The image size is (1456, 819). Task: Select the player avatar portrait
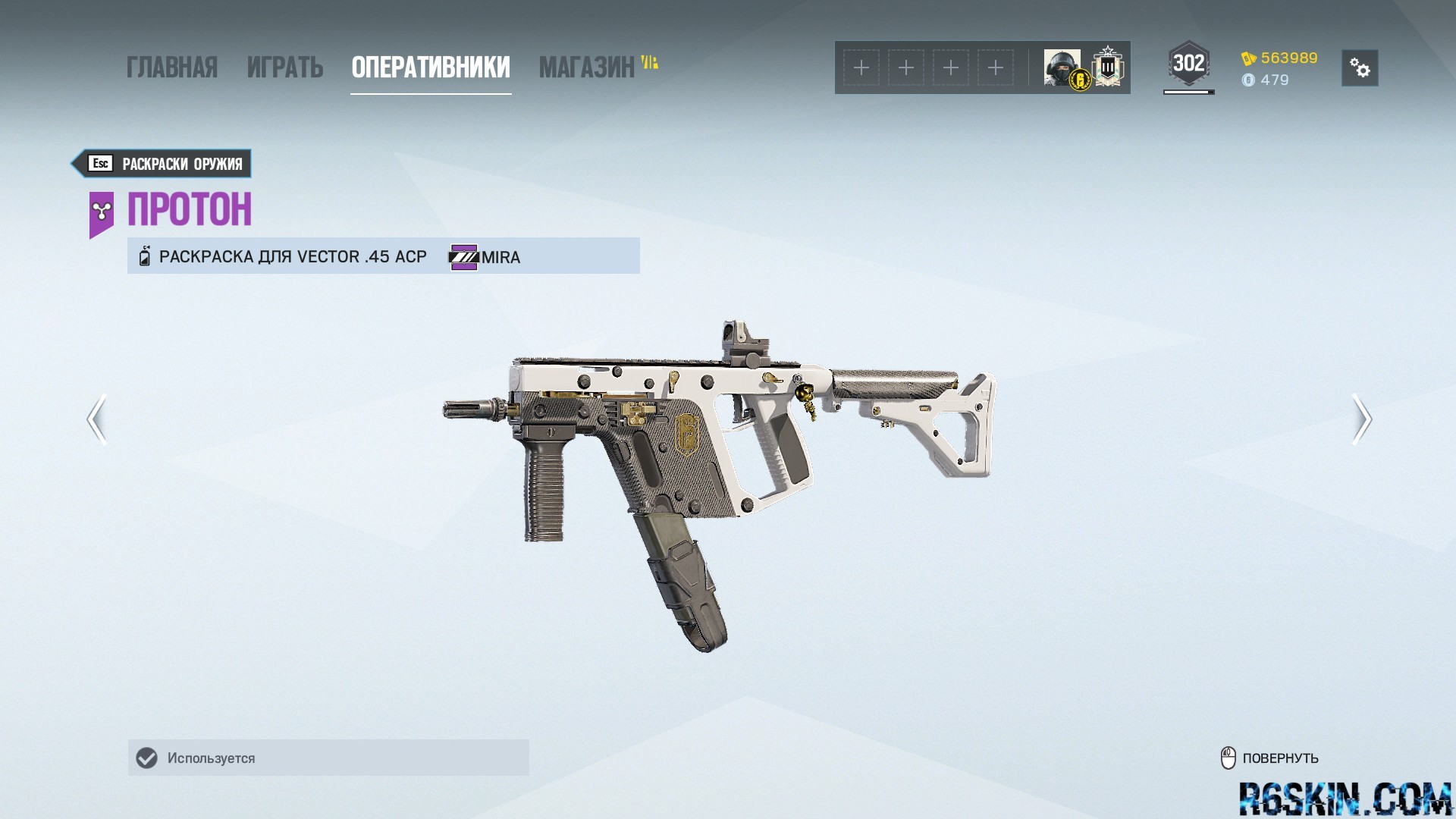coord(1060,67)
